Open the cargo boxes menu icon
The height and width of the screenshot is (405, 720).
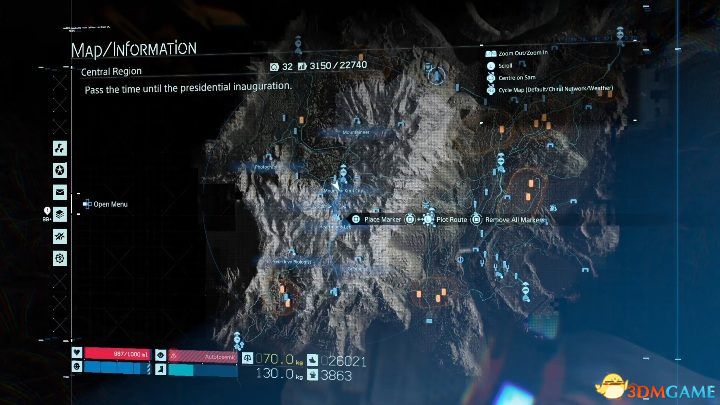pyautogui.click(x=60, y=147)
